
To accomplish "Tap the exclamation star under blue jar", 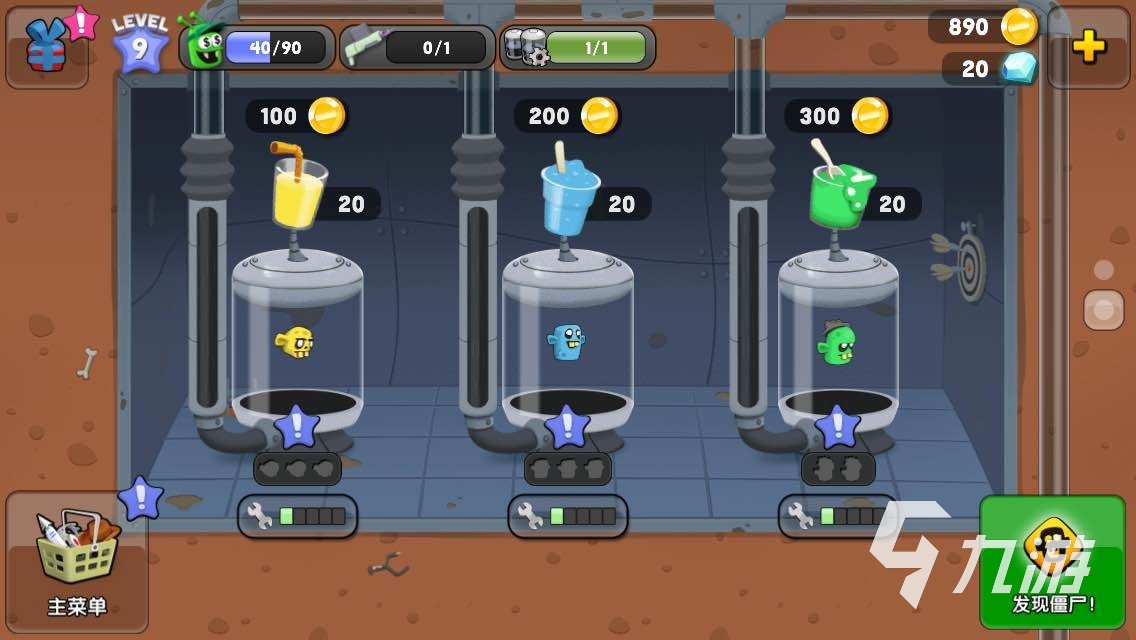I will 568,428.
